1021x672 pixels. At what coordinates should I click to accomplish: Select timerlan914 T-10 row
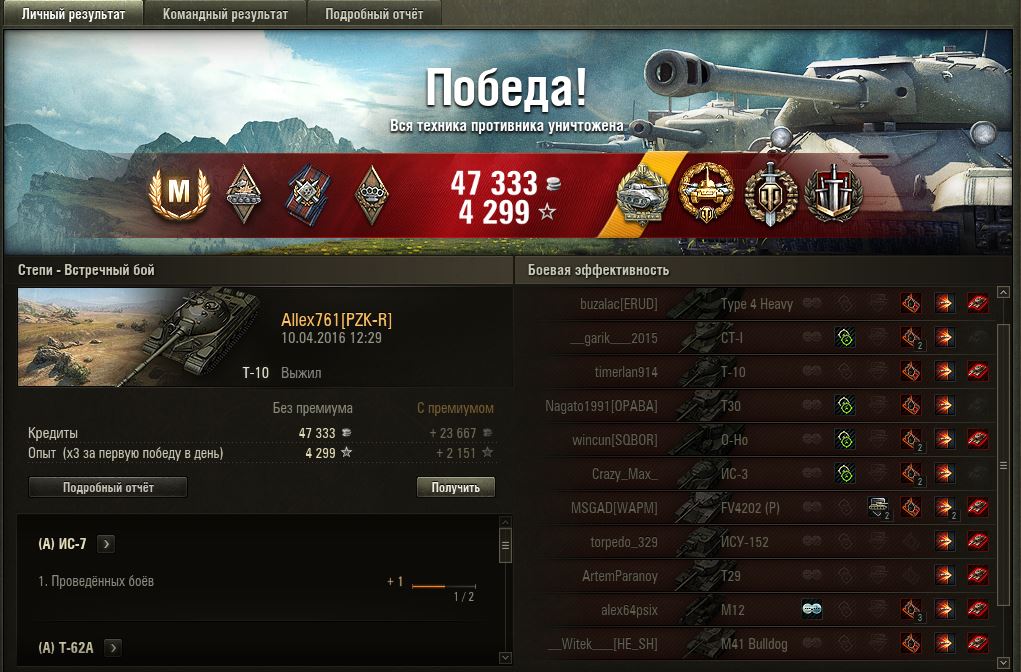[x=700, y=372]
